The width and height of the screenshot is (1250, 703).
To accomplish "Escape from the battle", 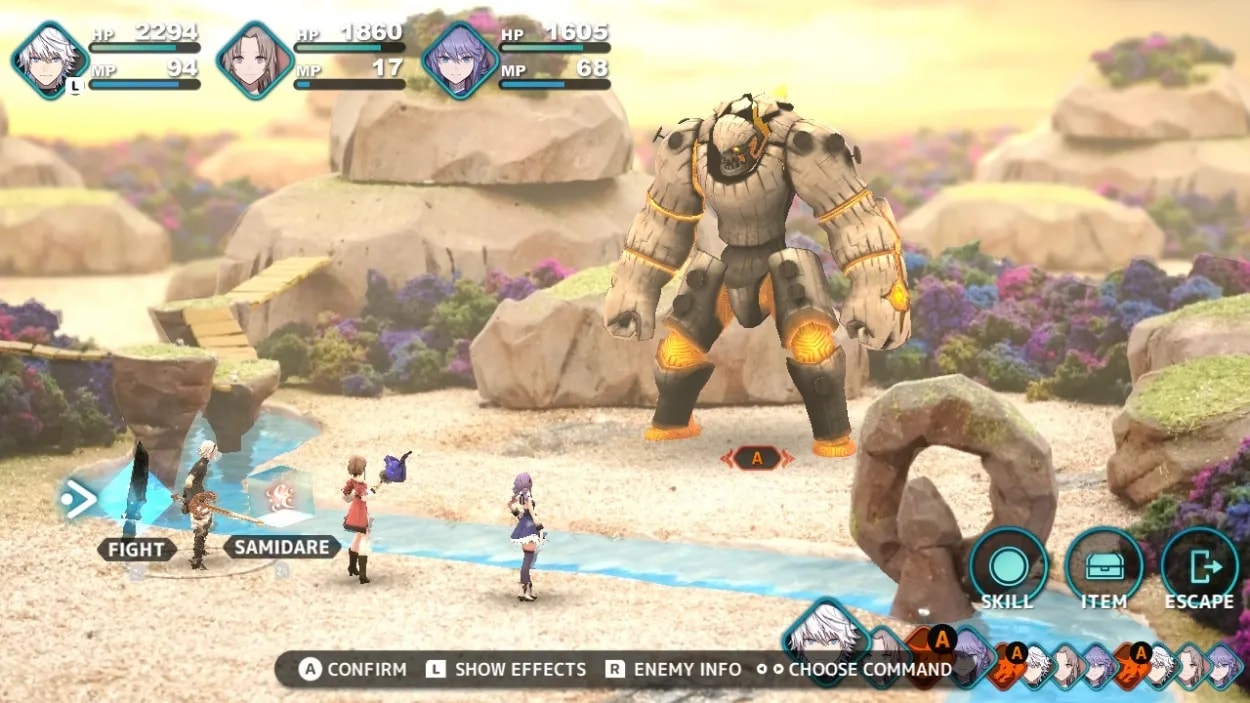I will pyautogui.click(x=1199, y=566).
